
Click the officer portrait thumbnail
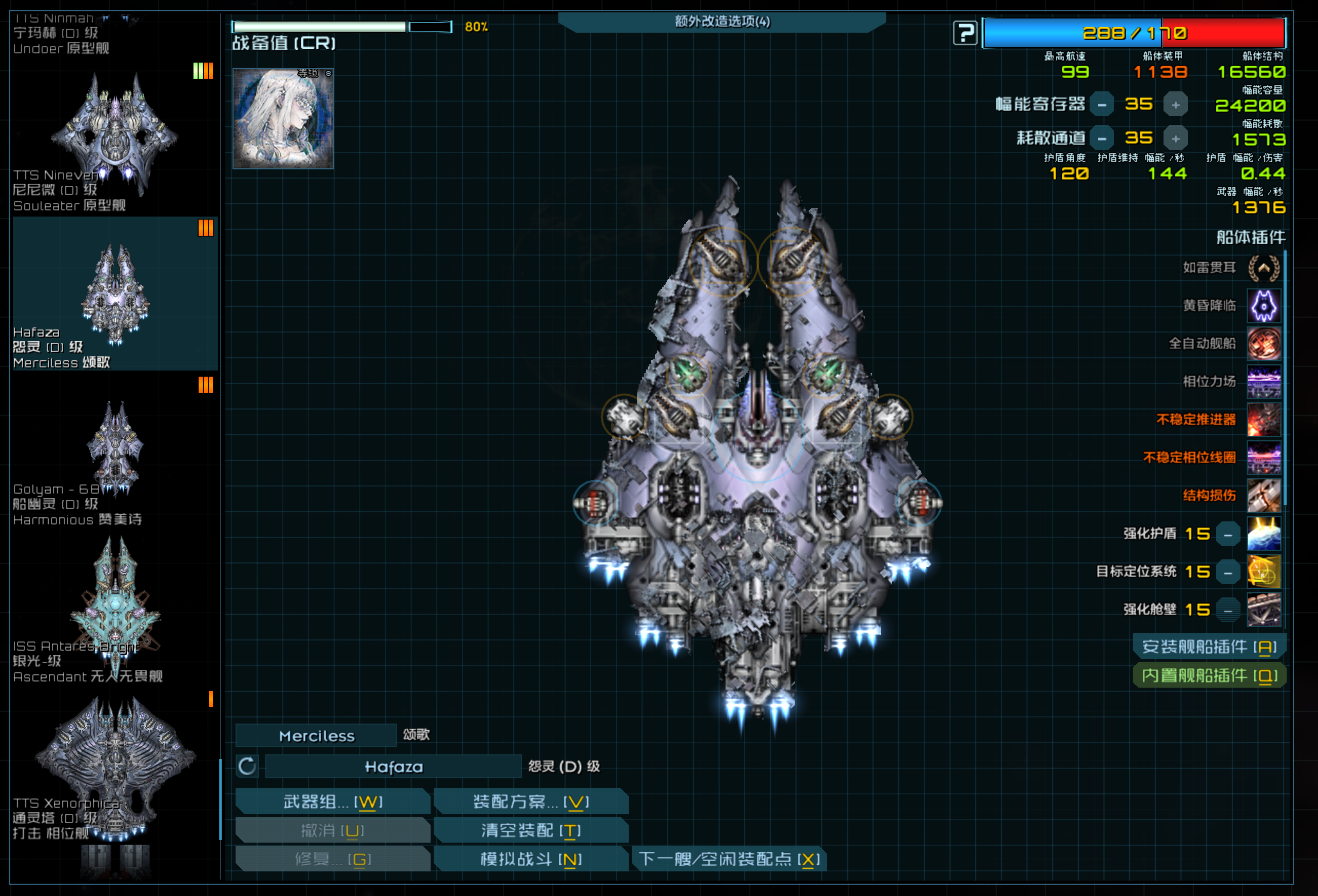[283, 119]
